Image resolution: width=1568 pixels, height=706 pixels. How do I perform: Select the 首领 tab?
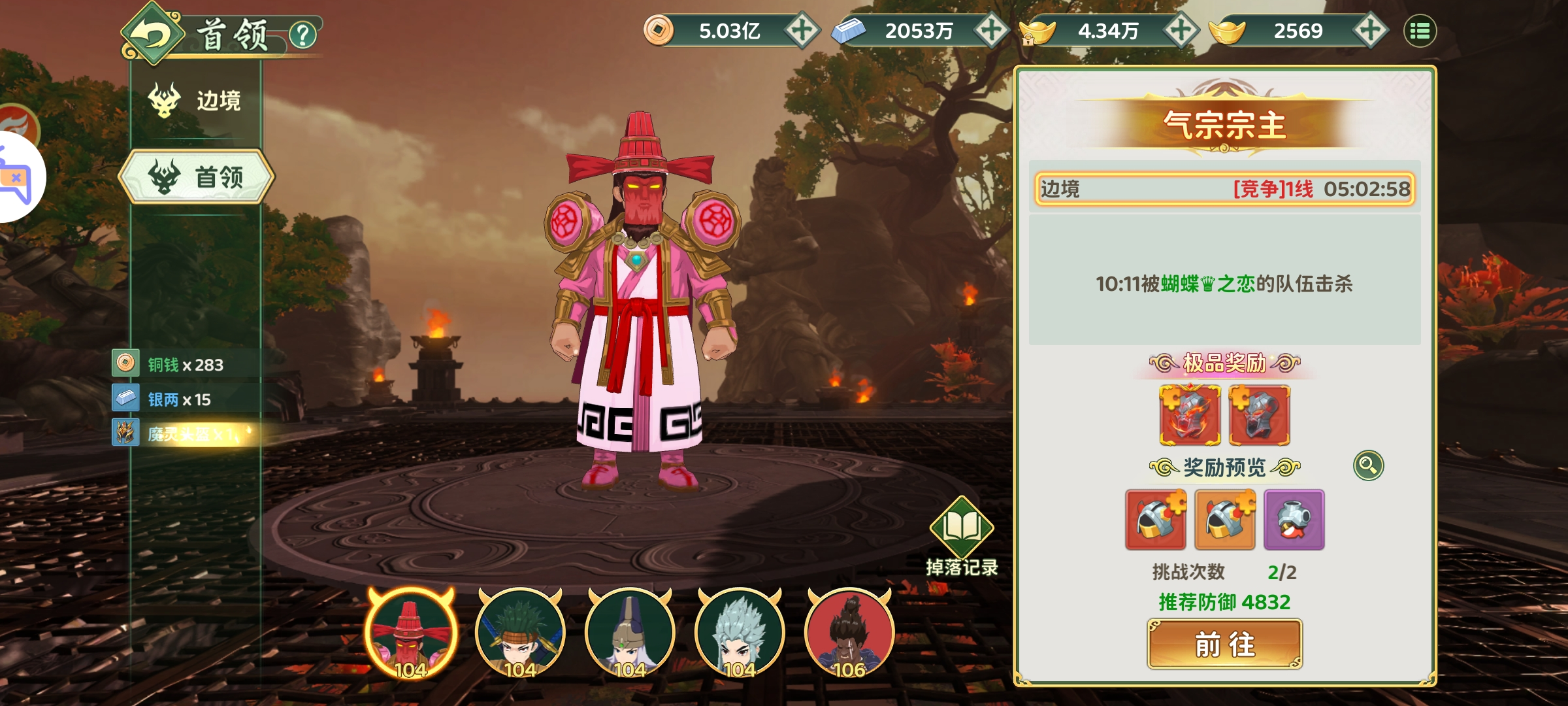click(x=196, y=176)
